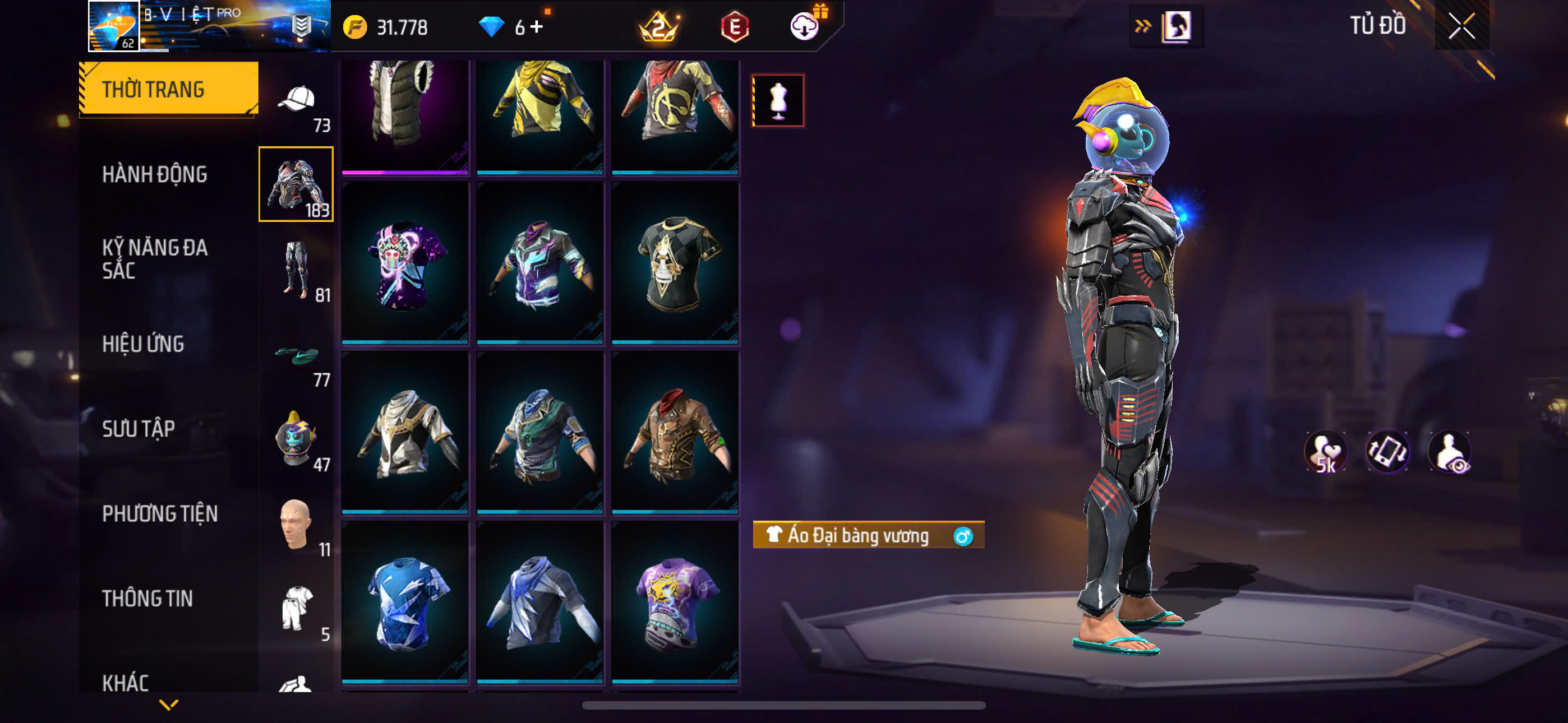The height and width of the screenshot is (723, 1568).
Task: Go to the Hiệu Ứng tab
Action: (143, 344)
